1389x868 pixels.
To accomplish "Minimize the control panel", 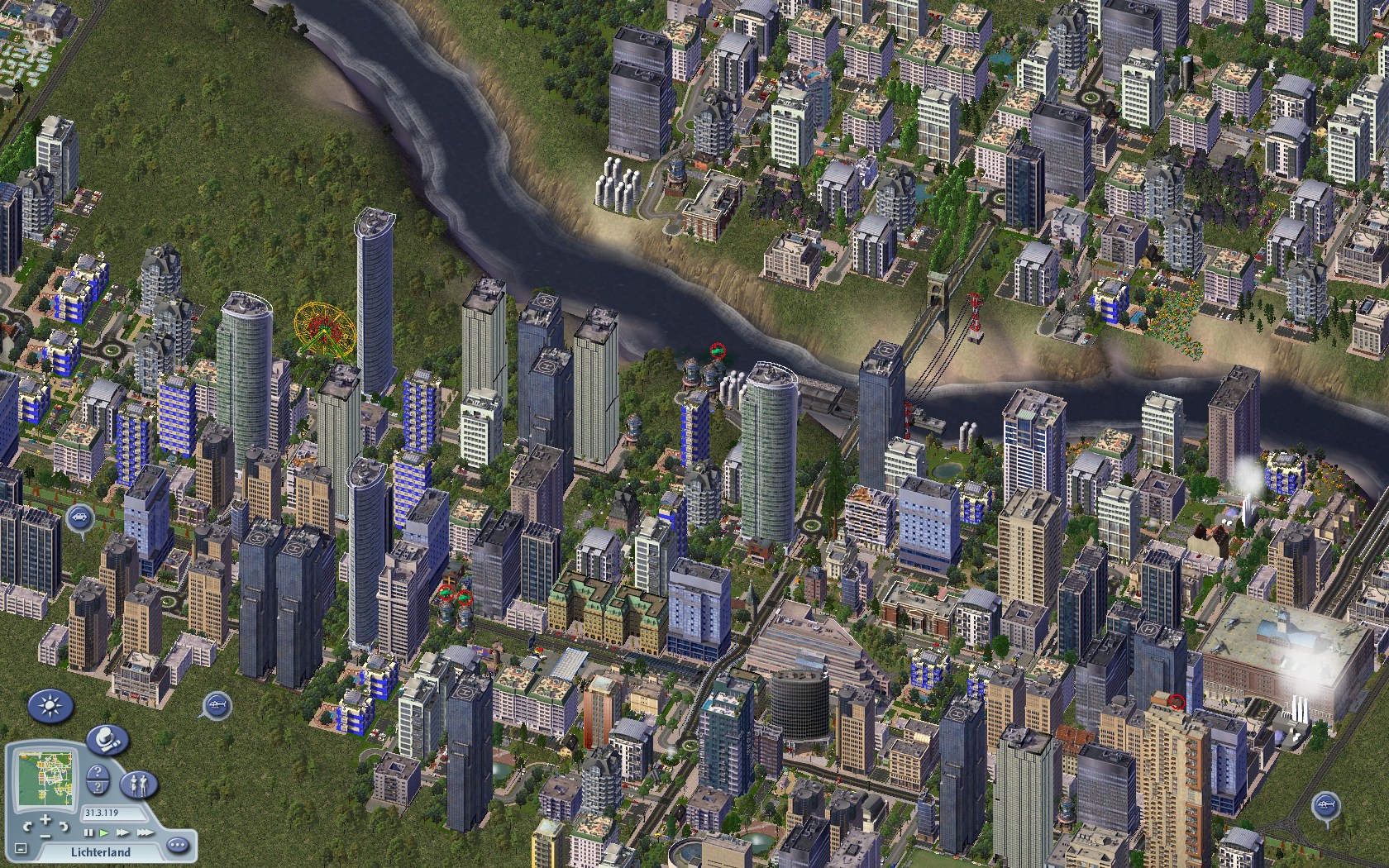I will tap(21, 849).
